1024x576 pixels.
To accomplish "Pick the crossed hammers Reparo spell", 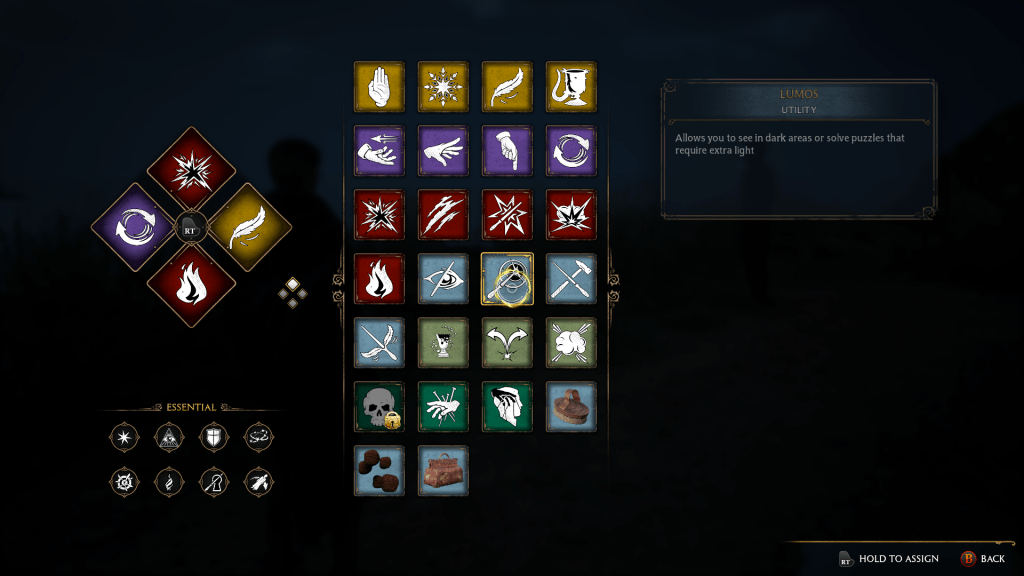I will point(571,278).
